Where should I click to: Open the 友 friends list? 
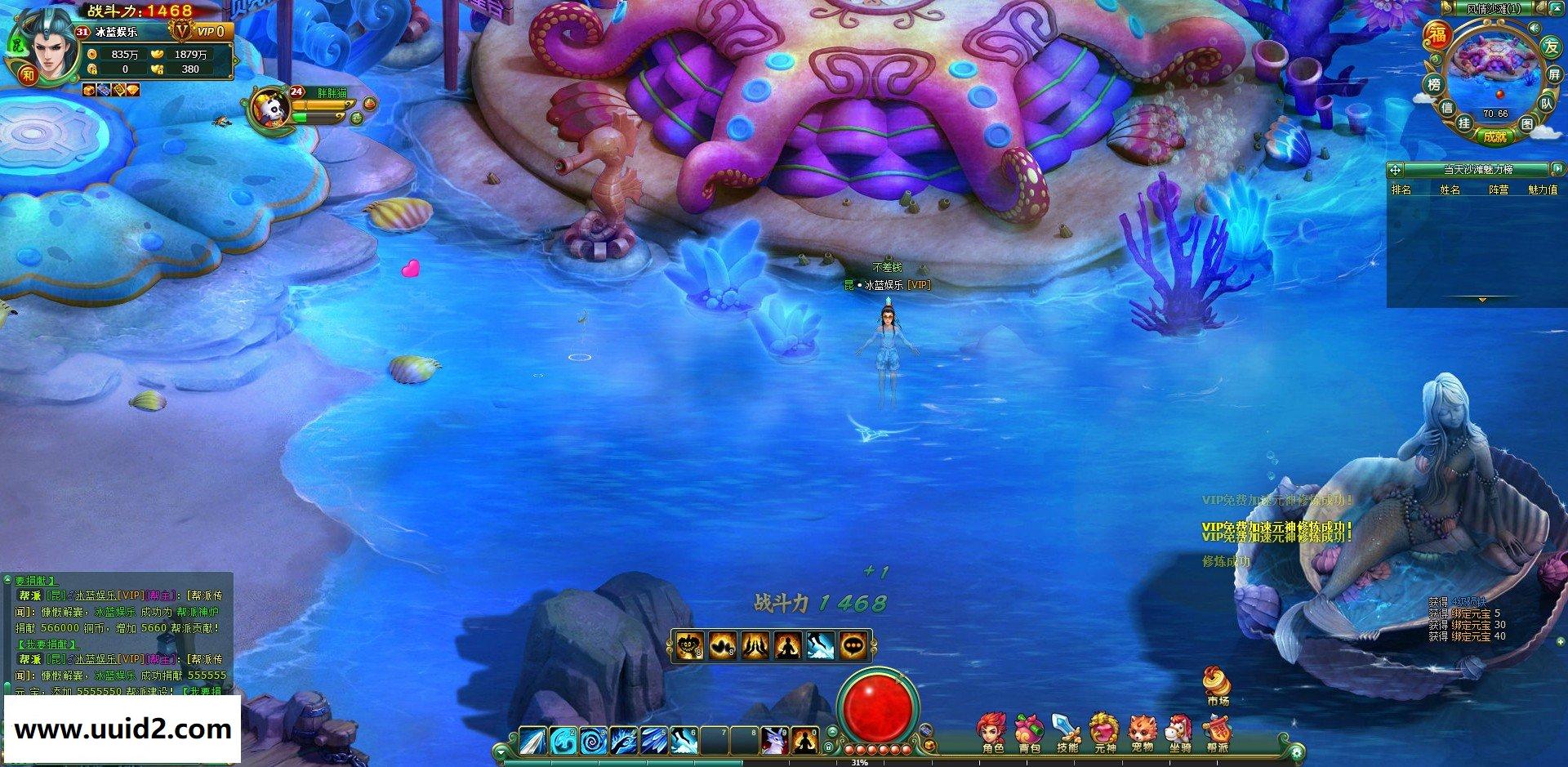coord(1551,47)
